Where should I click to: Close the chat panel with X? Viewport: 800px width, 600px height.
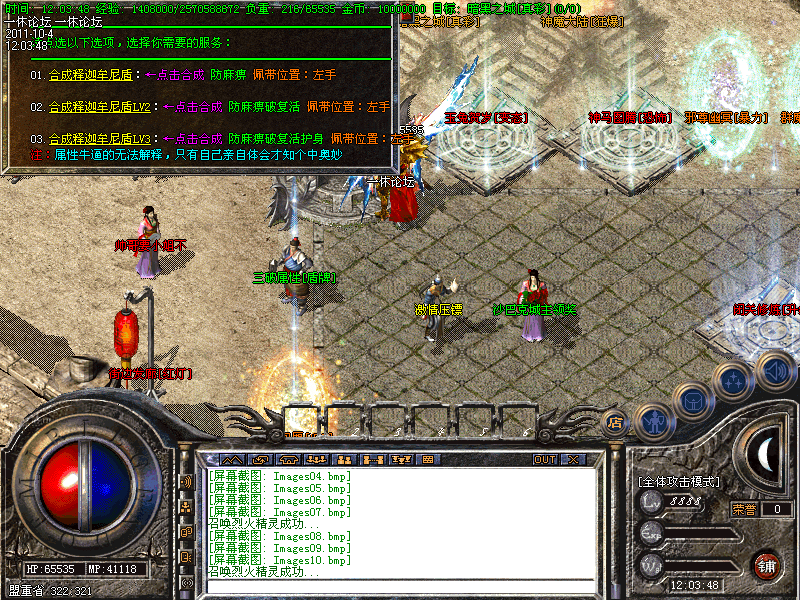coord(573,460)
